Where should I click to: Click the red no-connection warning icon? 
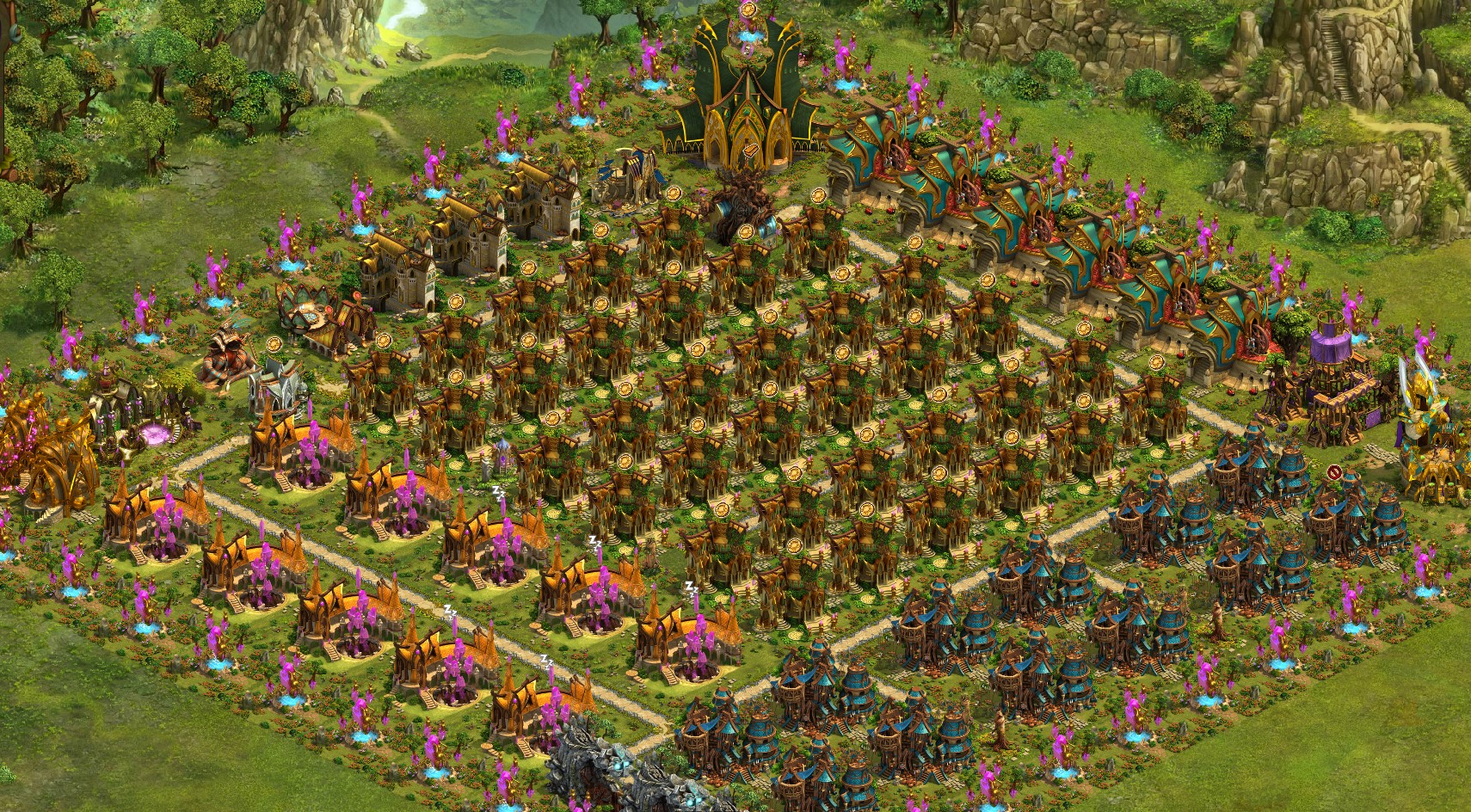tap(1333, 471)
